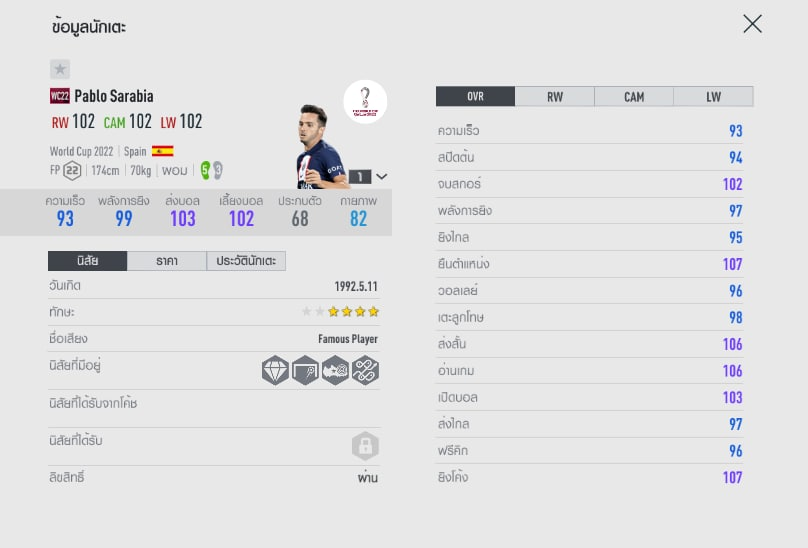Open the ประวัตินักเตะ player history tab

point(246,261)
